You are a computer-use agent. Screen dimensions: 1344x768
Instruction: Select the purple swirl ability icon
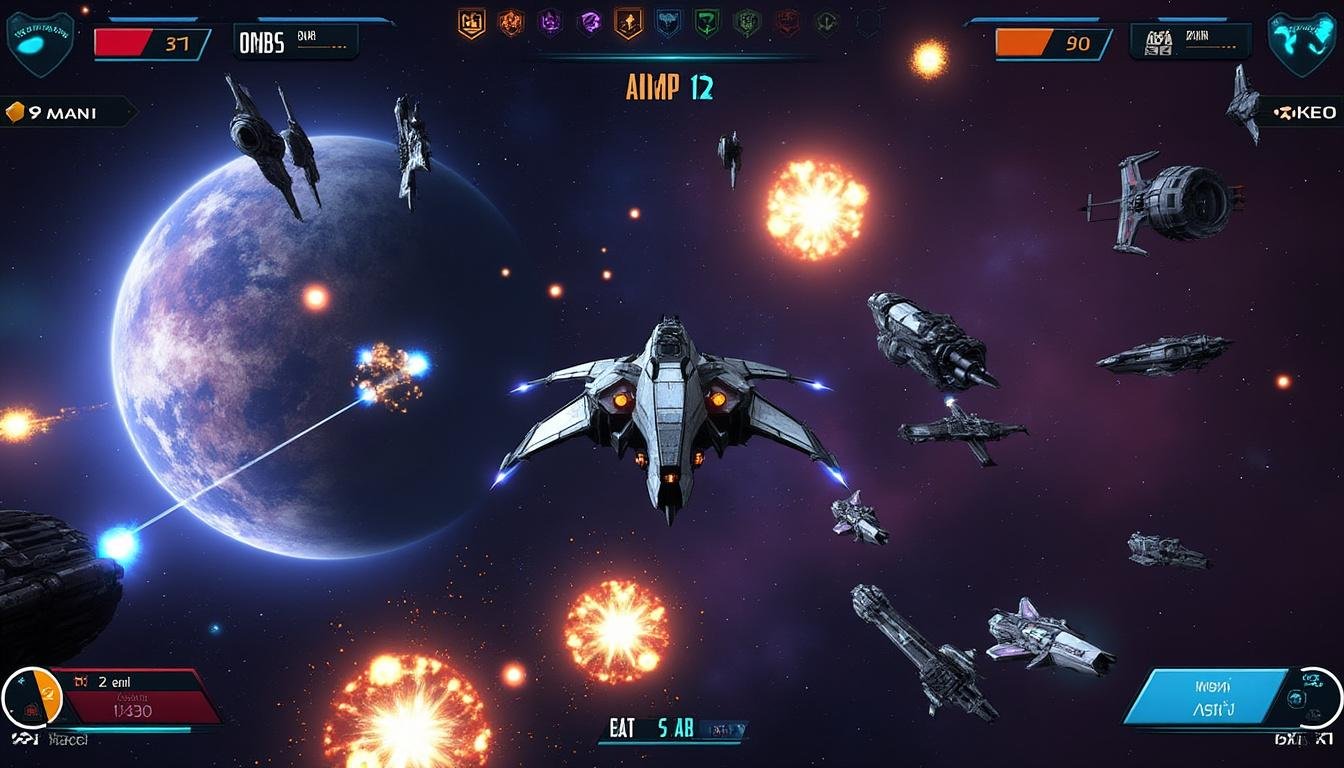coord(592,22)
